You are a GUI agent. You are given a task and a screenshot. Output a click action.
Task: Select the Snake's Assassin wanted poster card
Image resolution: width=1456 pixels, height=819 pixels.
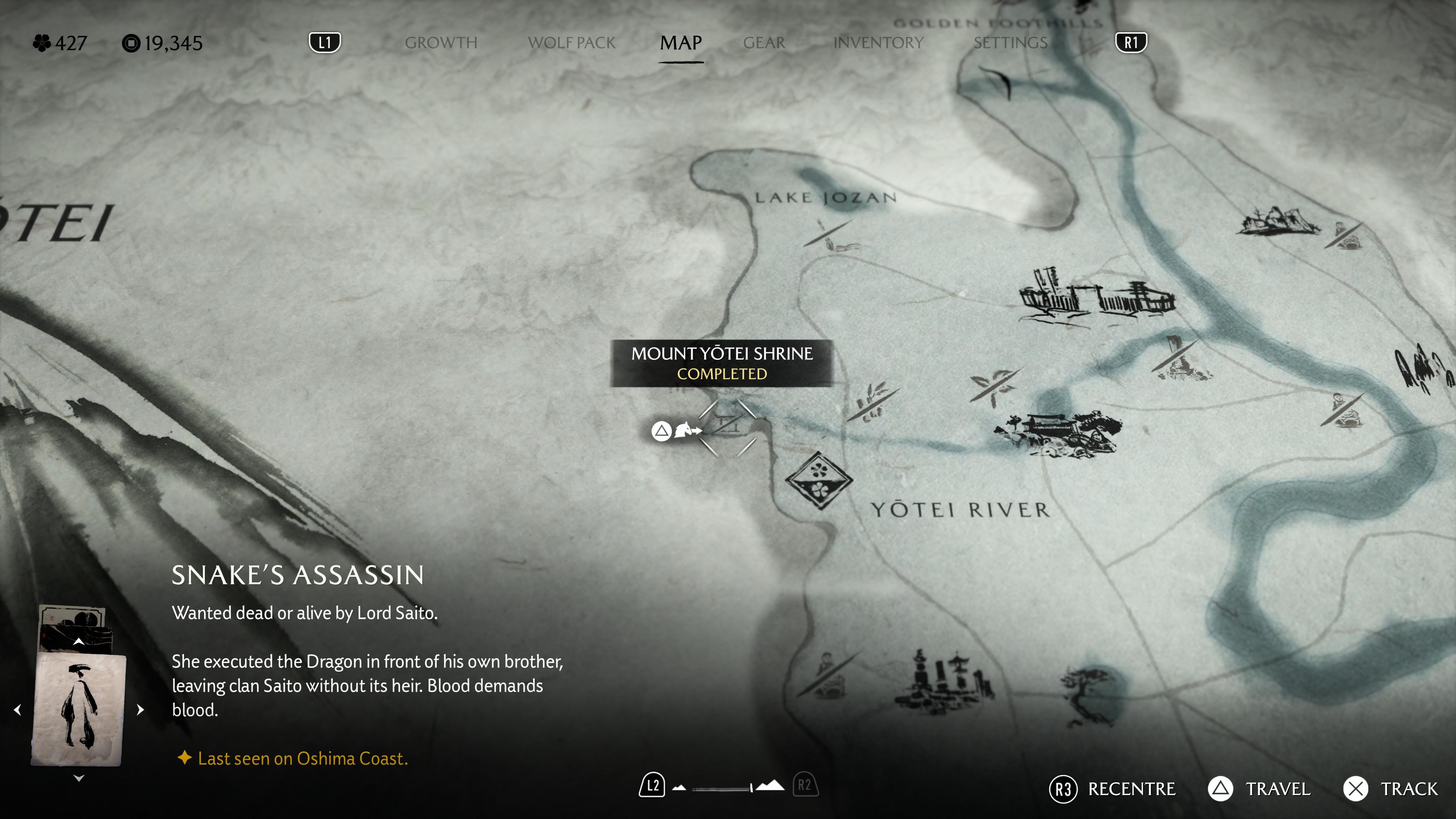click(78, 709)
